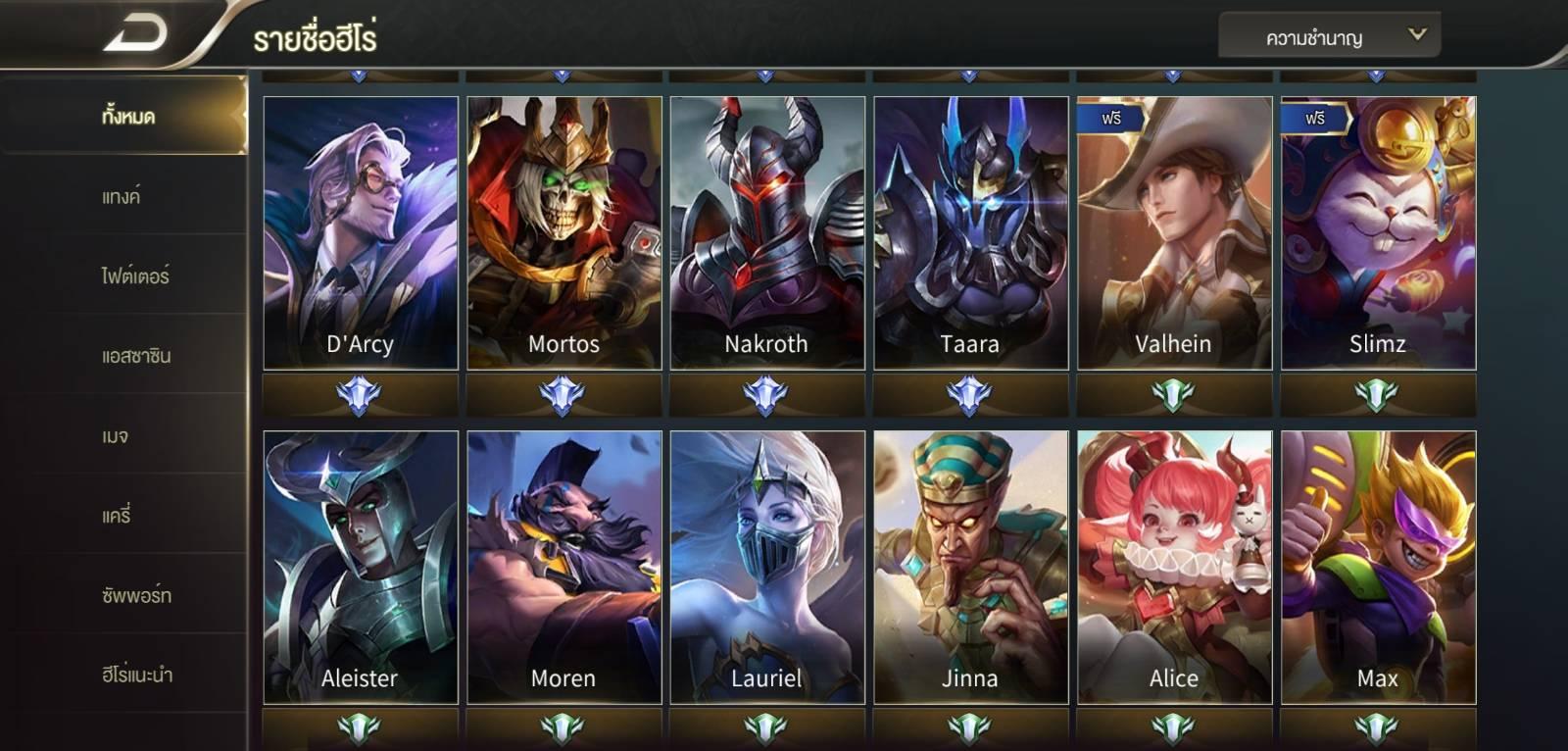1568x751 pixels.
Task: Open the ความชำนาญ sort dropdown
Action: point(1329,37)
